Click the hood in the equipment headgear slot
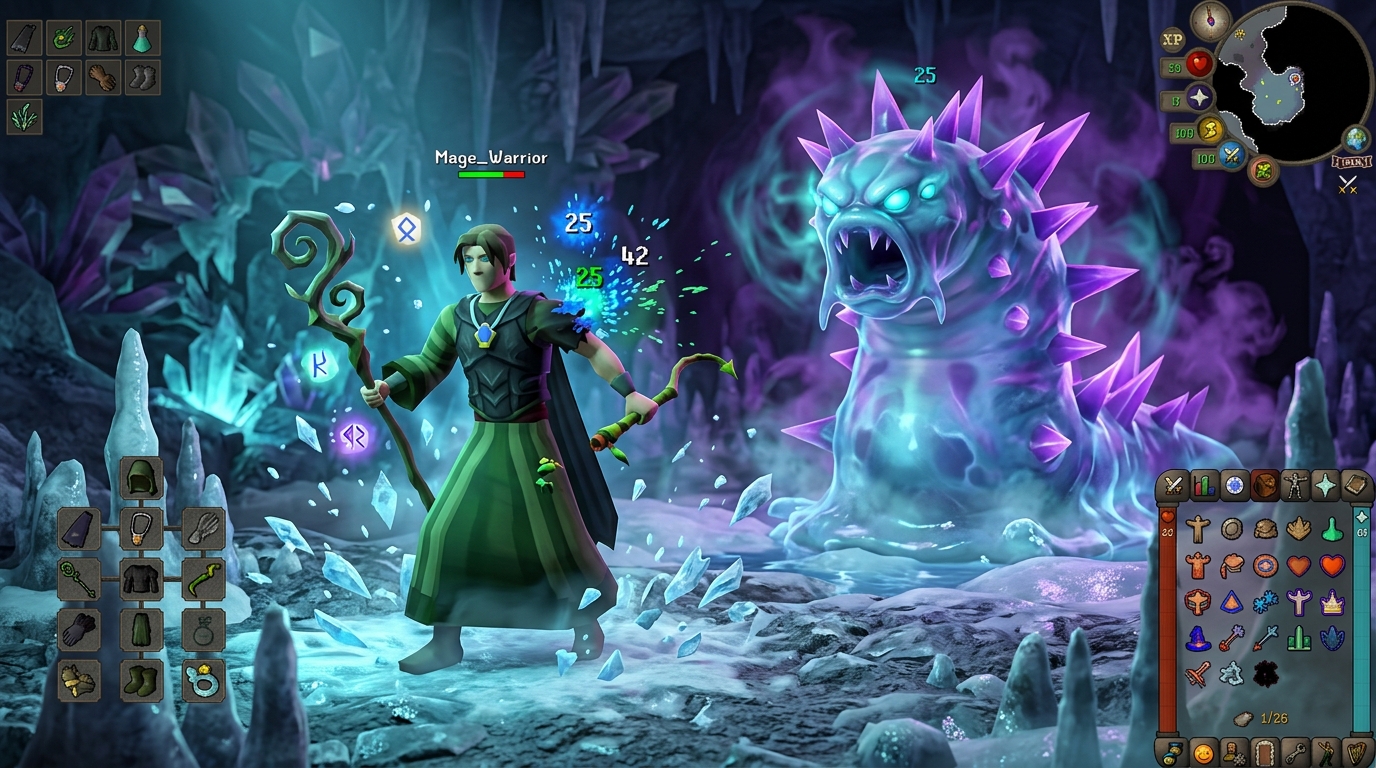 tap(142, 478)
